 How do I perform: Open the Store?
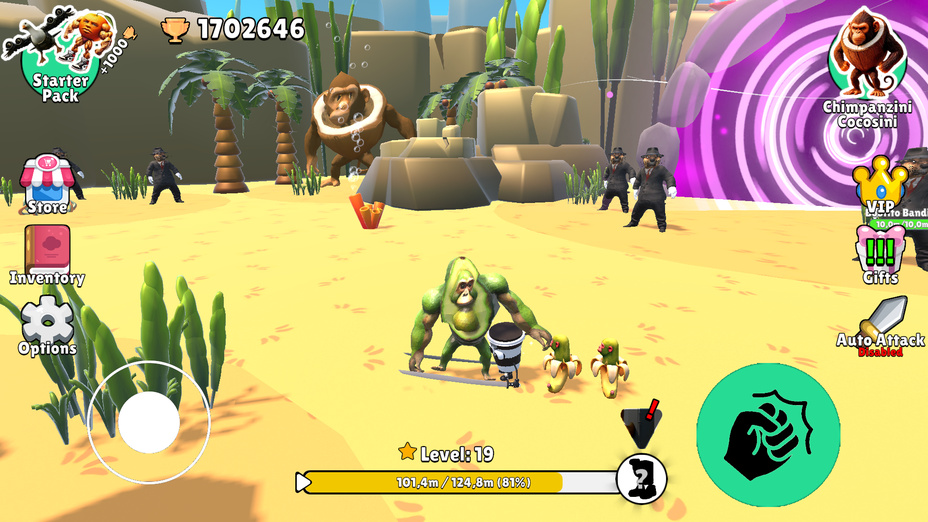[47, 182]
